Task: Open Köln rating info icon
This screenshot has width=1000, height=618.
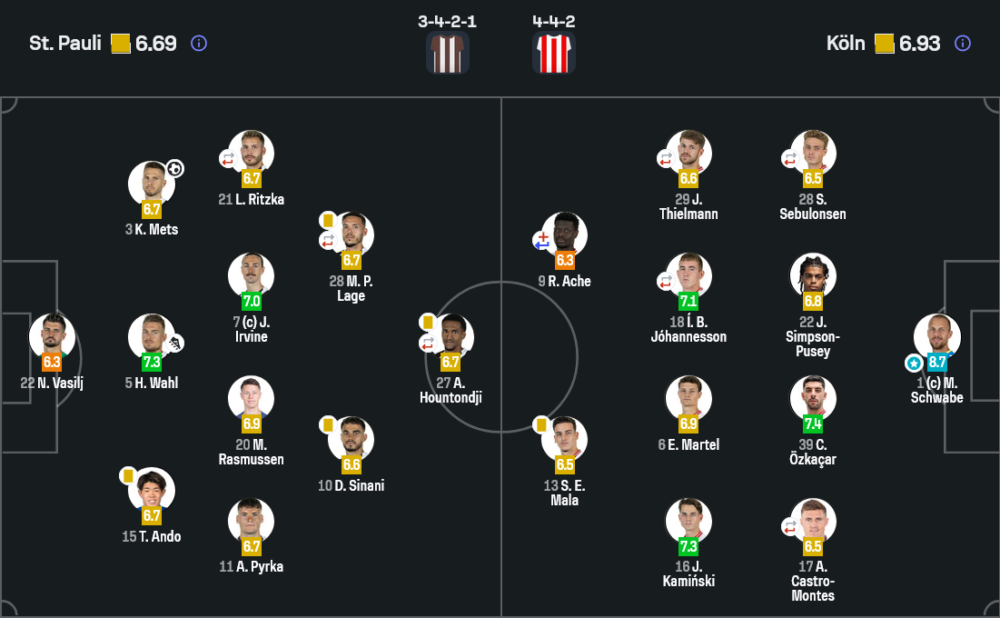Action: (x=962, y=43)
